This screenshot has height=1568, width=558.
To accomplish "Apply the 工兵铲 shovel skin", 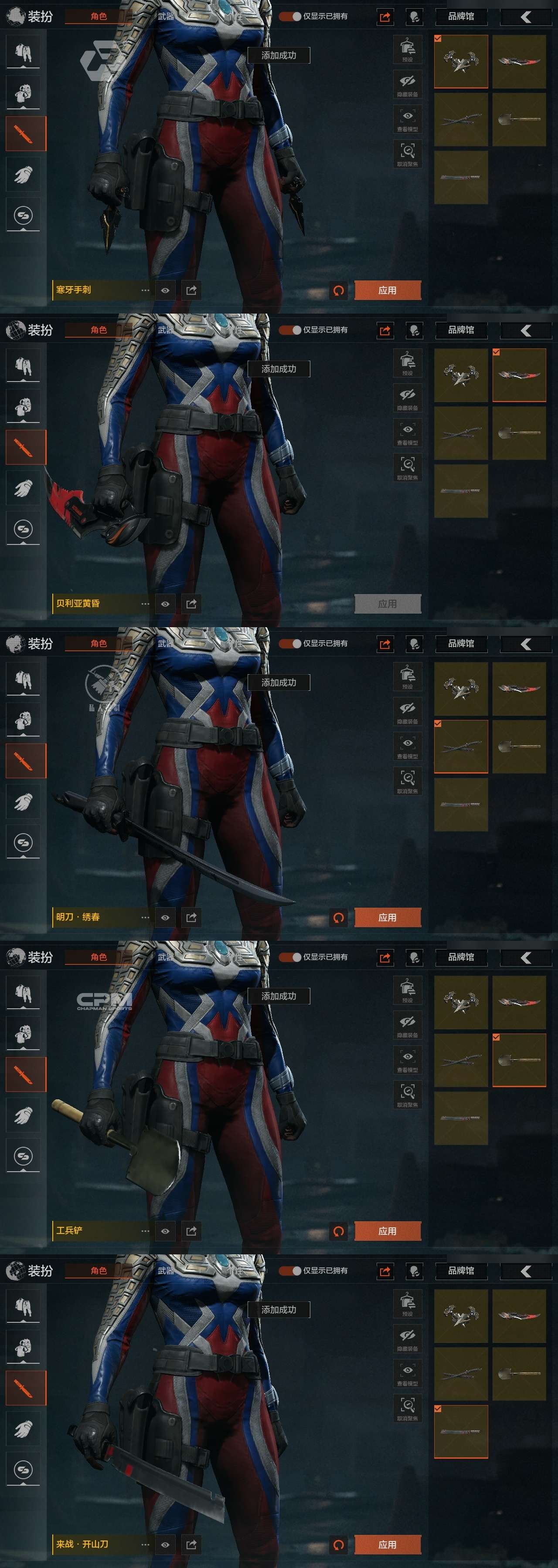I will 387,1231.
